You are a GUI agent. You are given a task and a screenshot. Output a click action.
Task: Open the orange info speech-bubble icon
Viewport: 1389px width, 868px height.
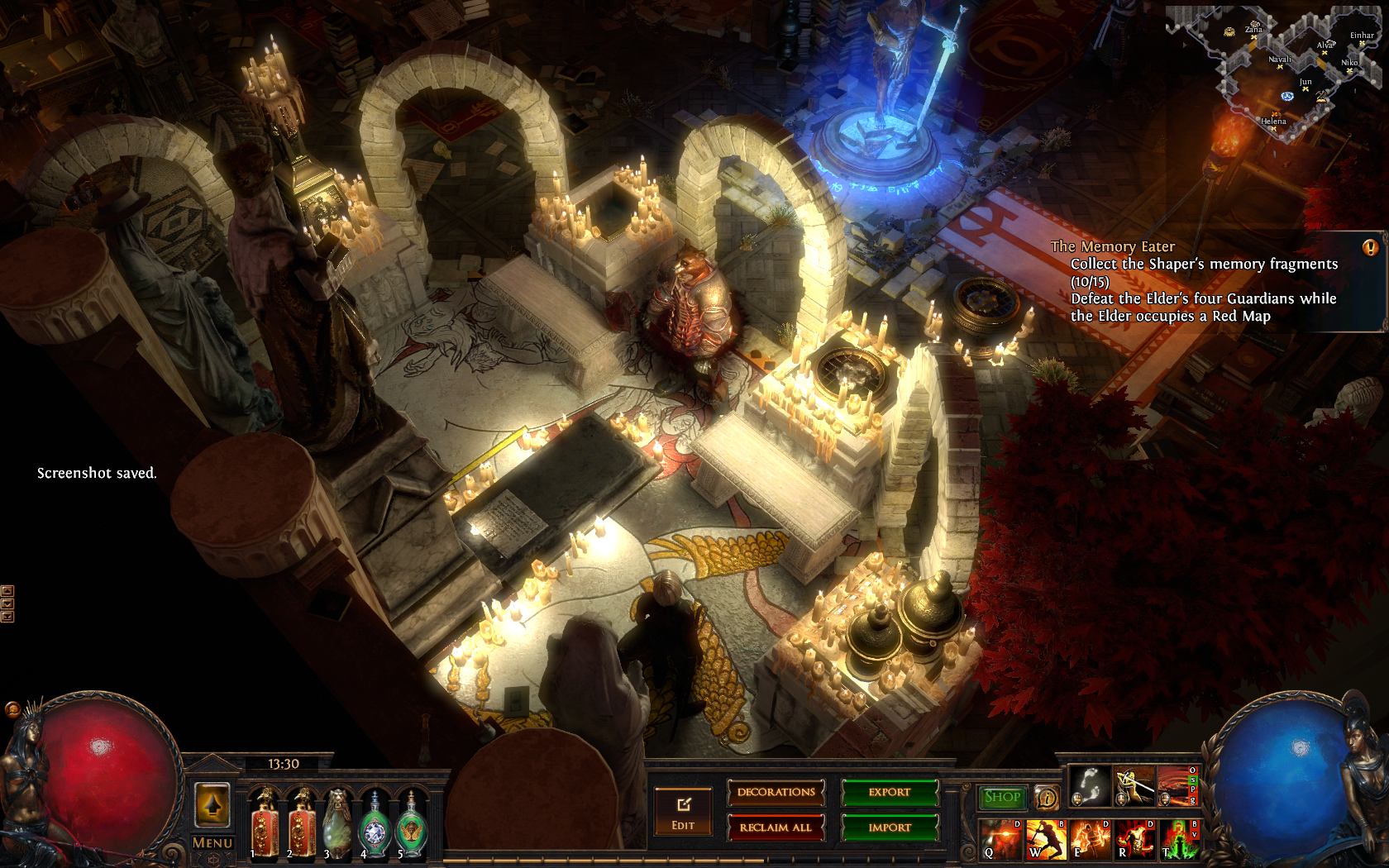coord(1047,798)
